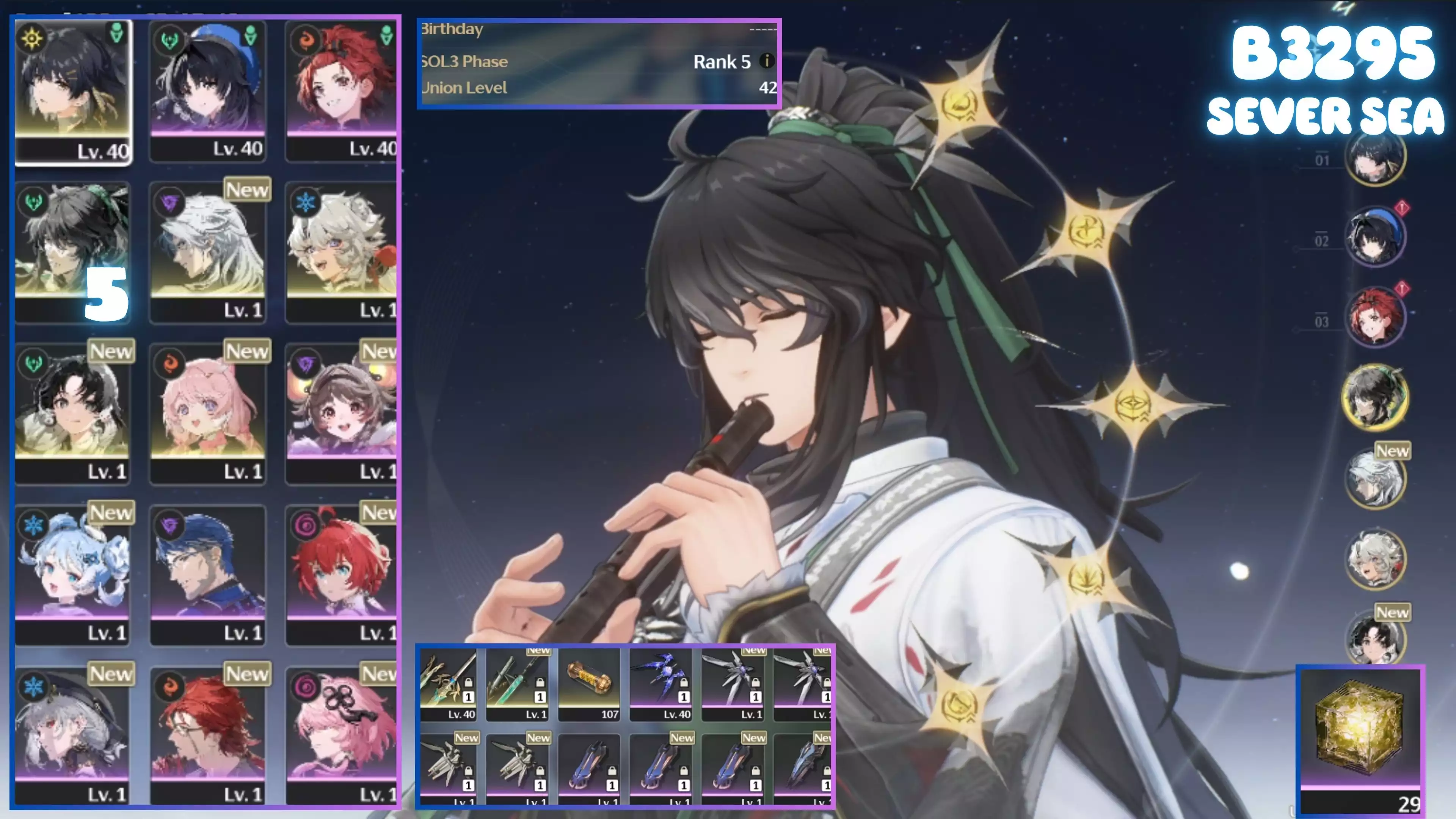The width and height of the screenshot is (1456, 819).
Task: Select red-haired Chixia at Lv. 40
Action: (x=341, y=91)
